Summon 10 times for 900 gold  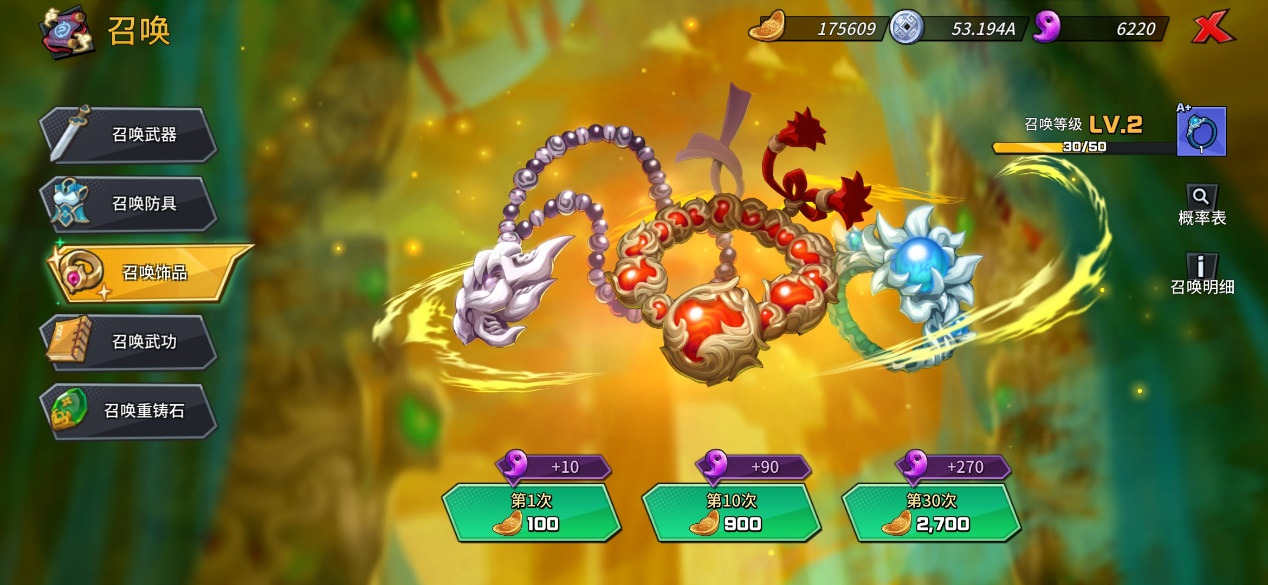[731, 512]
